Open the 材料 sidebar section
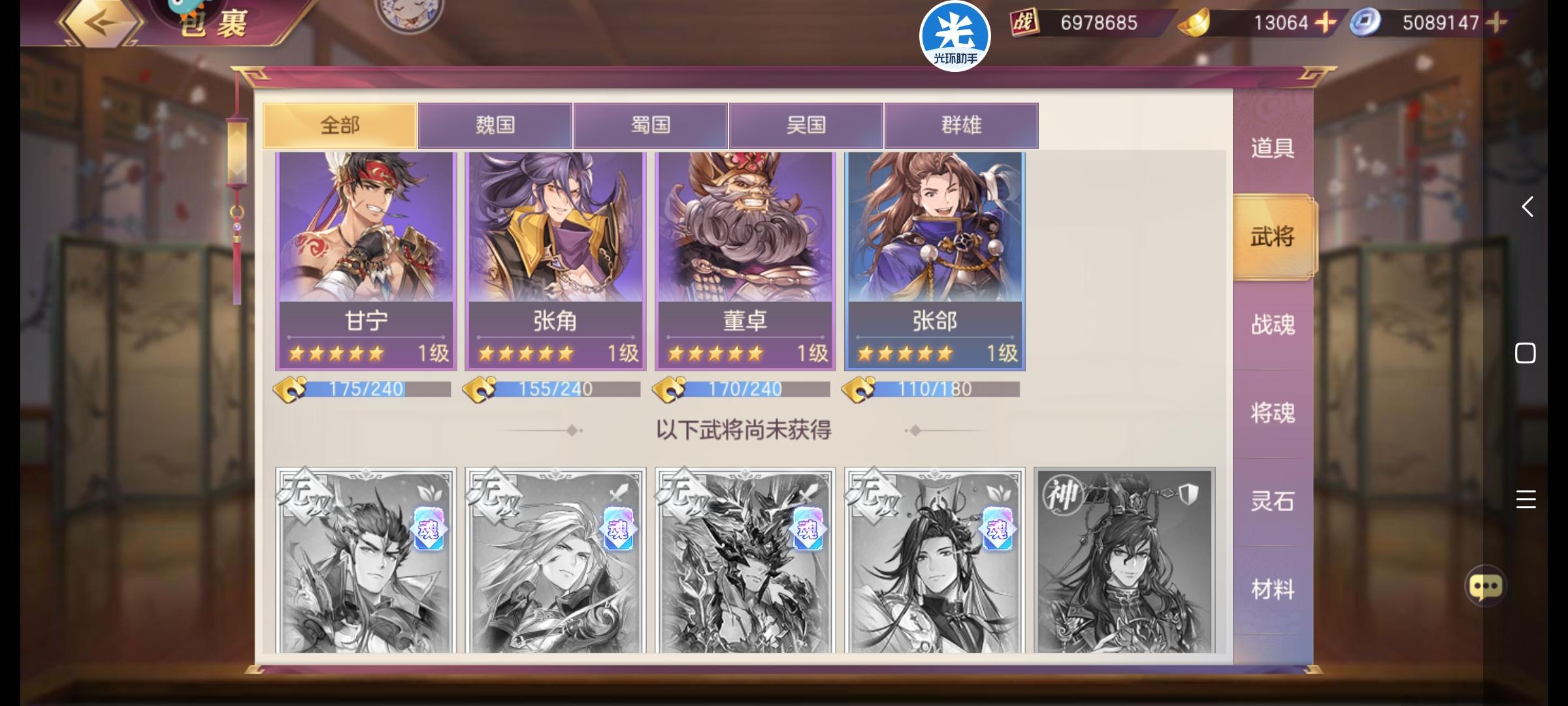Screen dimensions: 1568x706 click(x=1272, y=588)
